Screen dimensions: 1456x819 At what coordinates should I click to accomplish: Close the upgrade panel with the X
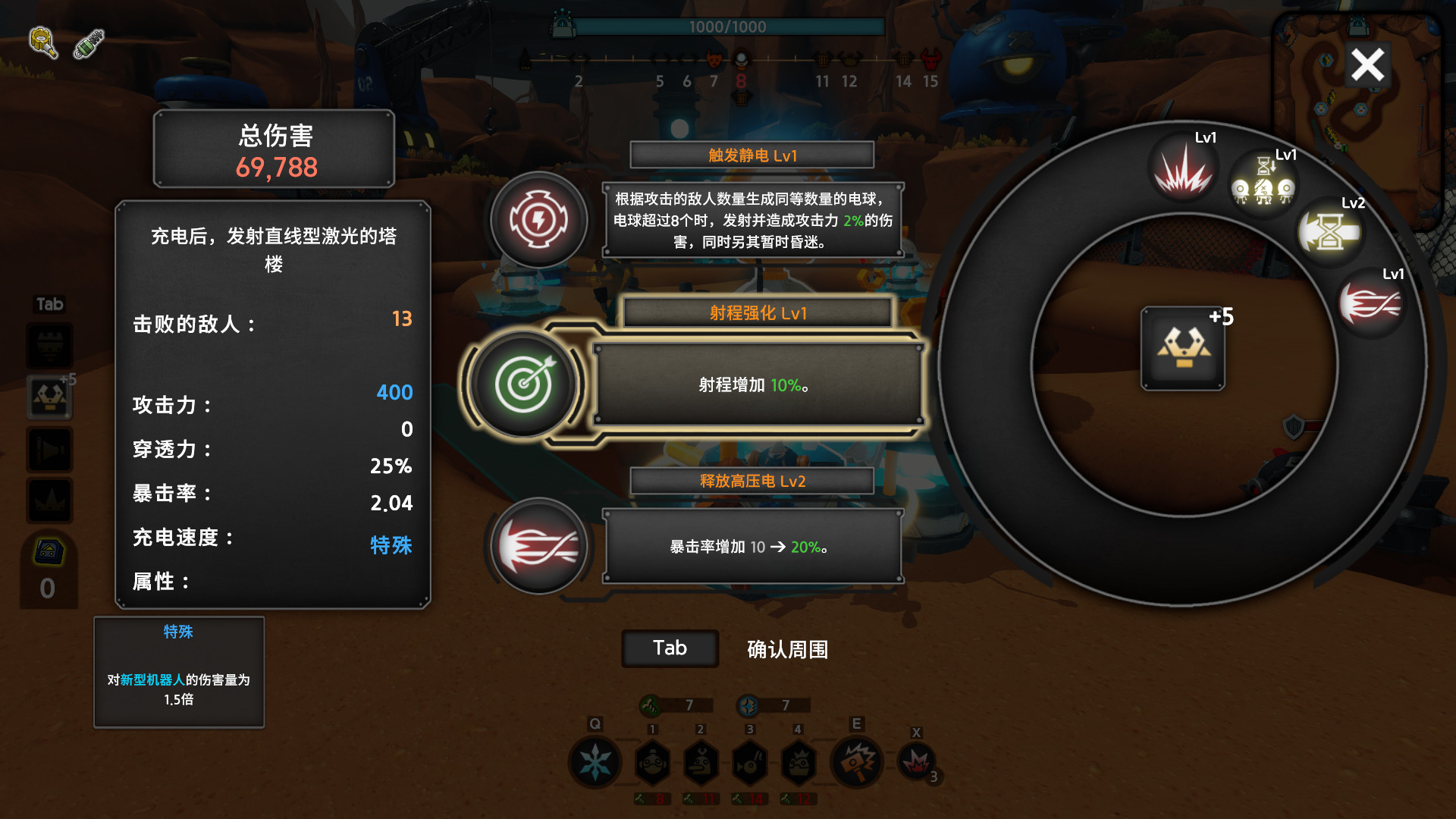pyautogui.click(x=1367, y=64)
